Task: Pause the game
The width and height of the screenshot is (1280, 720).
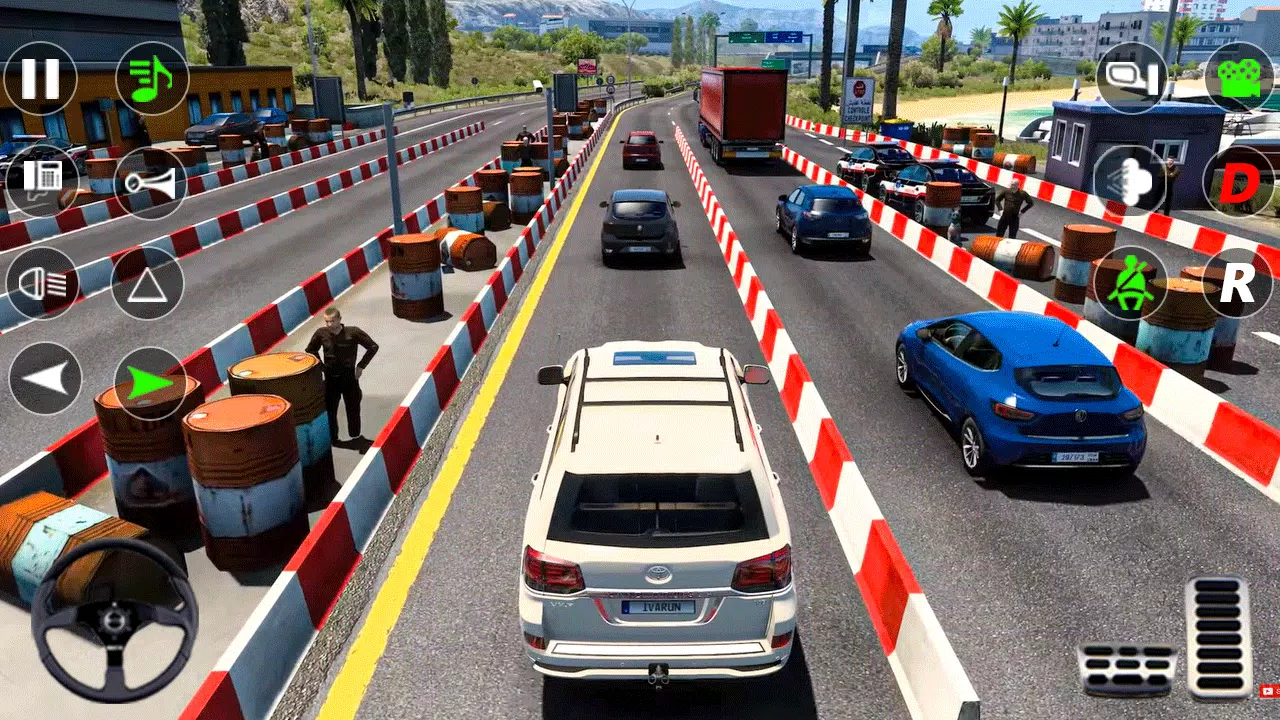Action: pyautogui.click(x=40, y=80)
